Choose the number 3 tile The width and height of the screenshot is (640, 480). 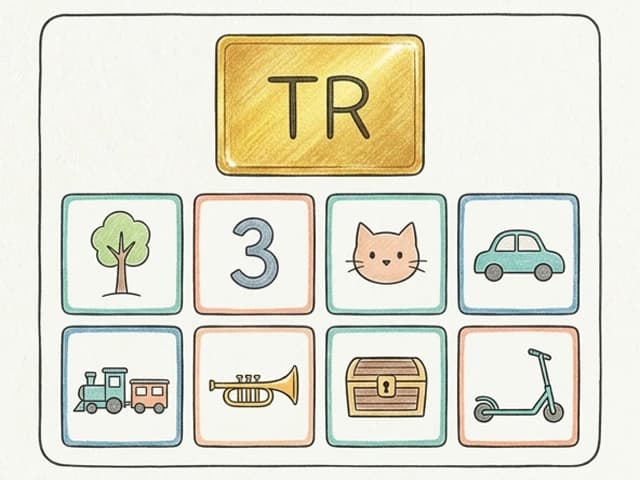point(254,254)
